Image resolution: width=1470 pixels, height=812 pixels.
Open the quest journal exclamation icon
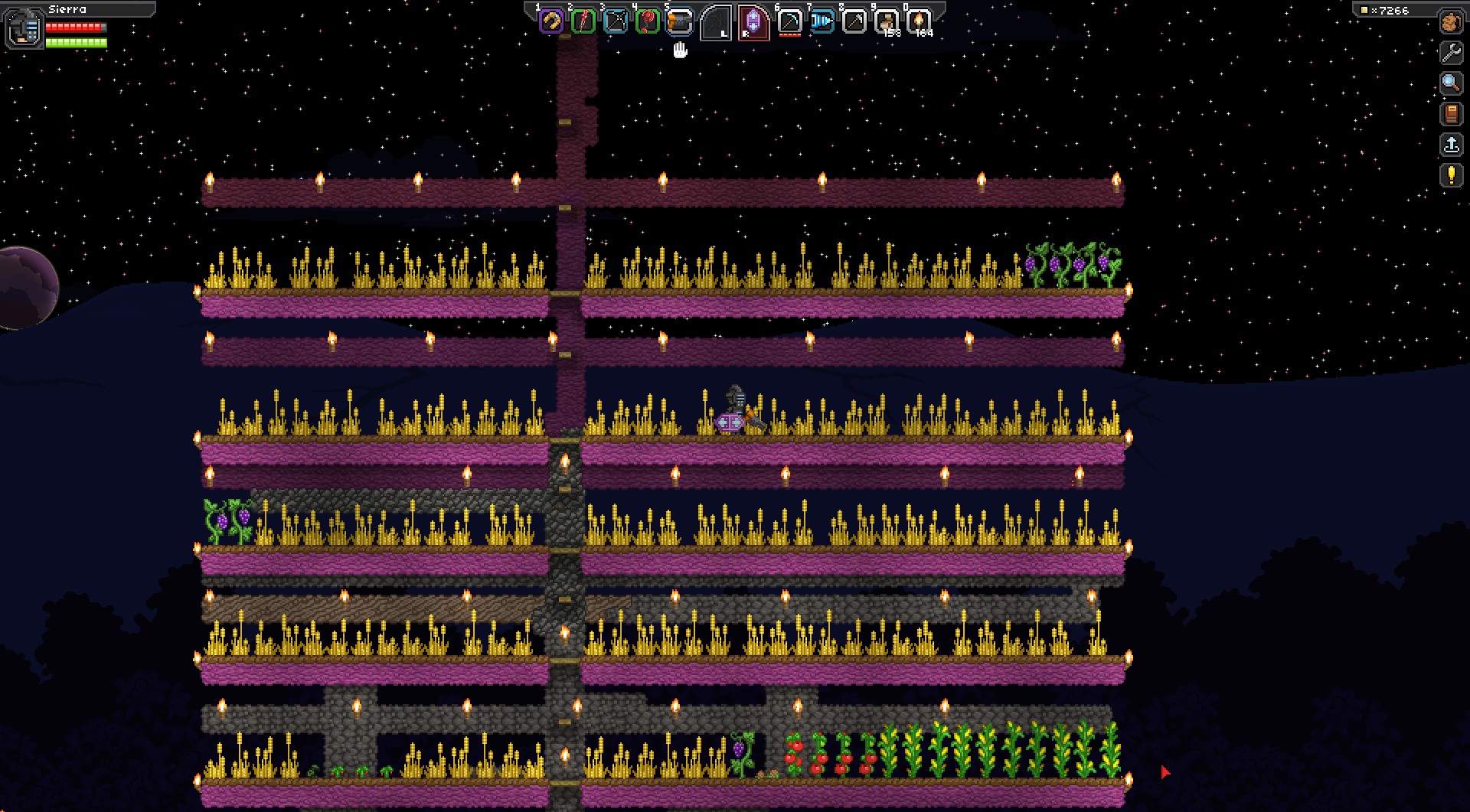pos(1451,175)
